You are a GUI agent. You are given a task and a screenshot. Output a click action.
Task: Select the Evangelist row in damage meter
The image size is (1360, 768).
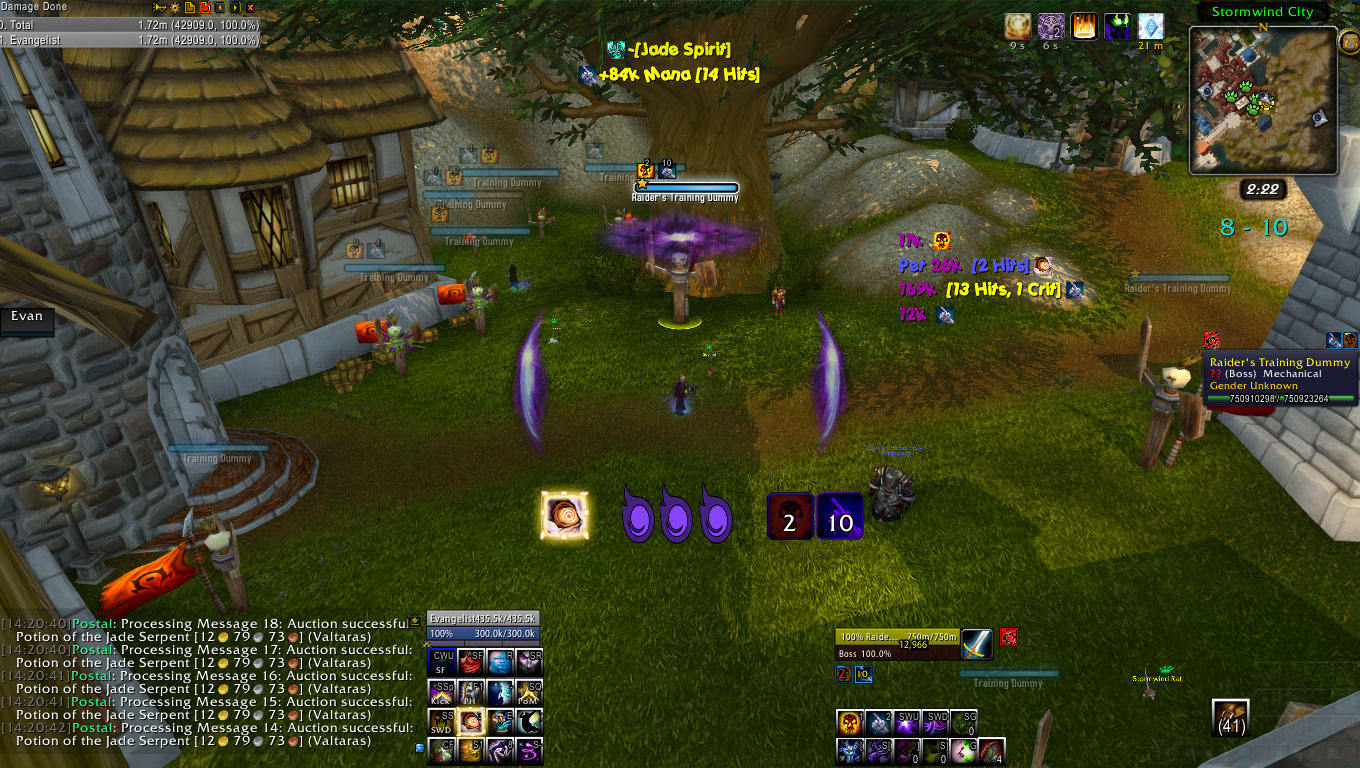coord(130,40)
